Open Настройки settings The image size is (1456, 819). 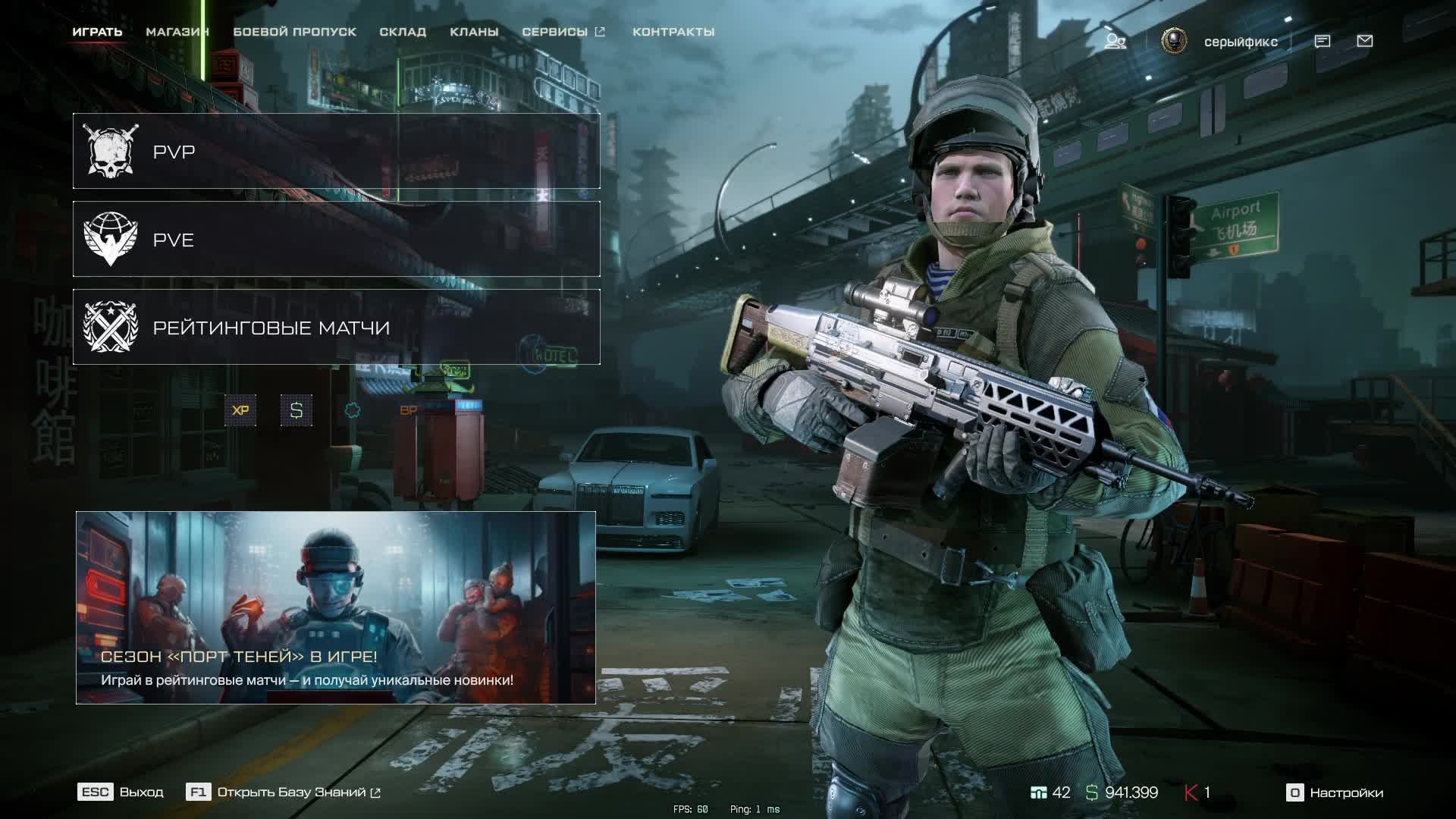coord(1335,793)
